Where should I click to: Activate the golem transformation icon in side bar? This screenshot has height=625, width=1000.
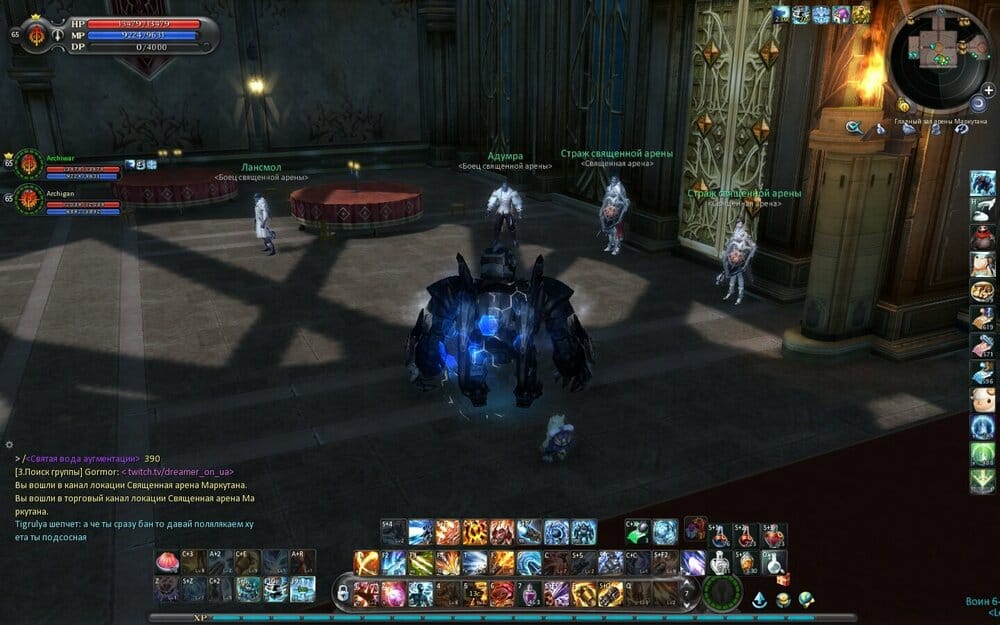982,183
